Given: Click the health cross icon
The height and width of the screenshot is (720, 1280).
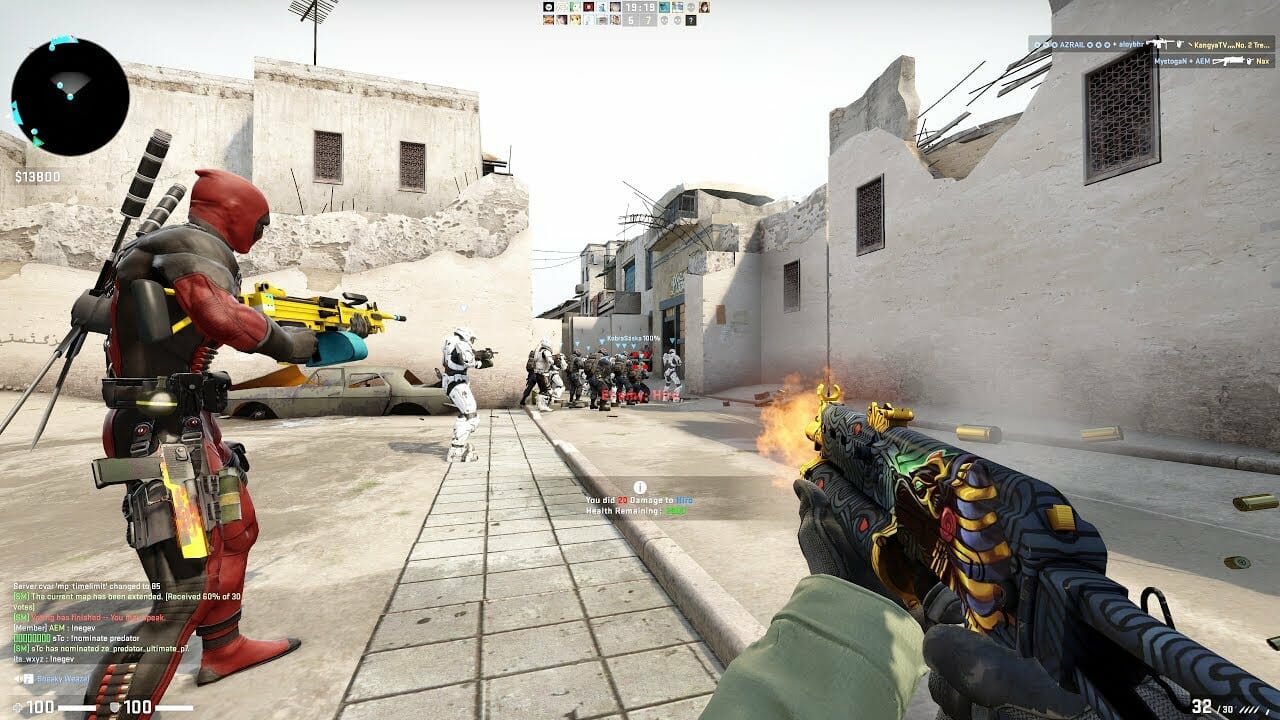Looking at the screenshot, I should click(17, 707).
